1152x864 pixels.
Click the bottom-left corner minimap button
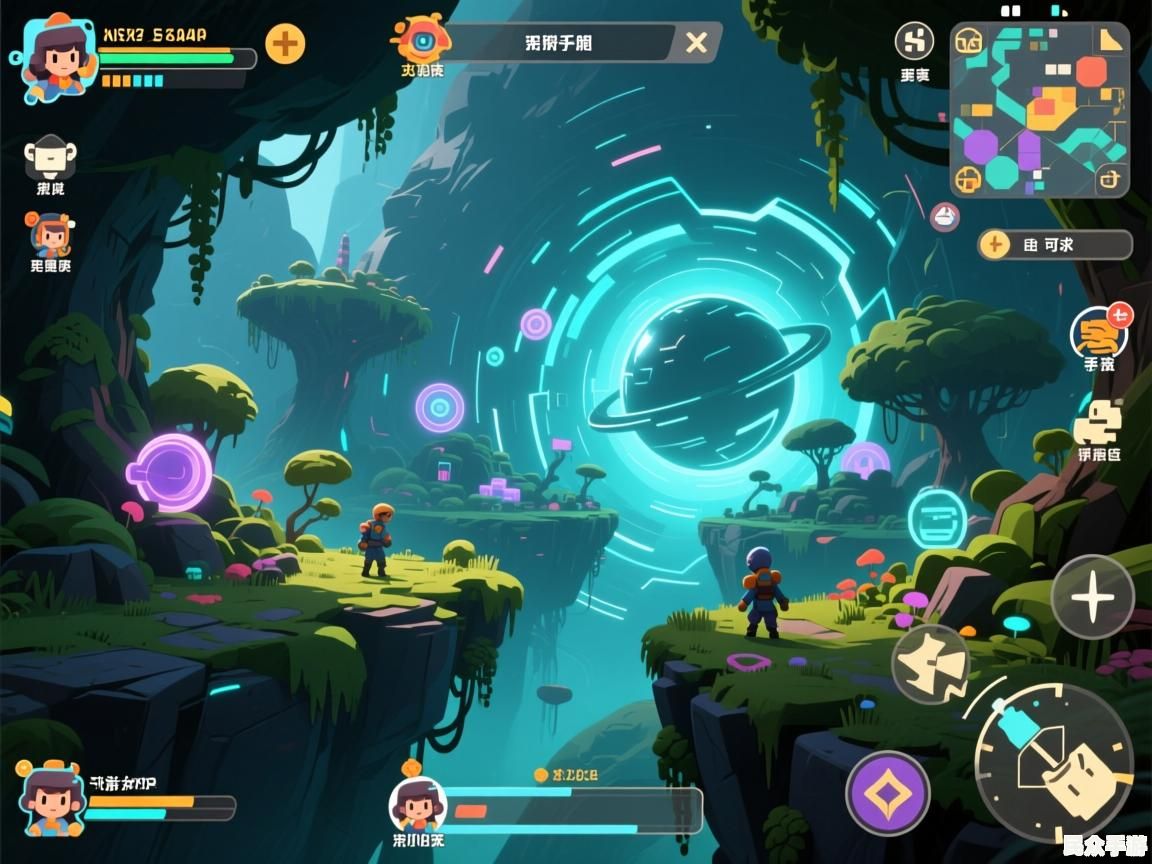tap(968, 180)
